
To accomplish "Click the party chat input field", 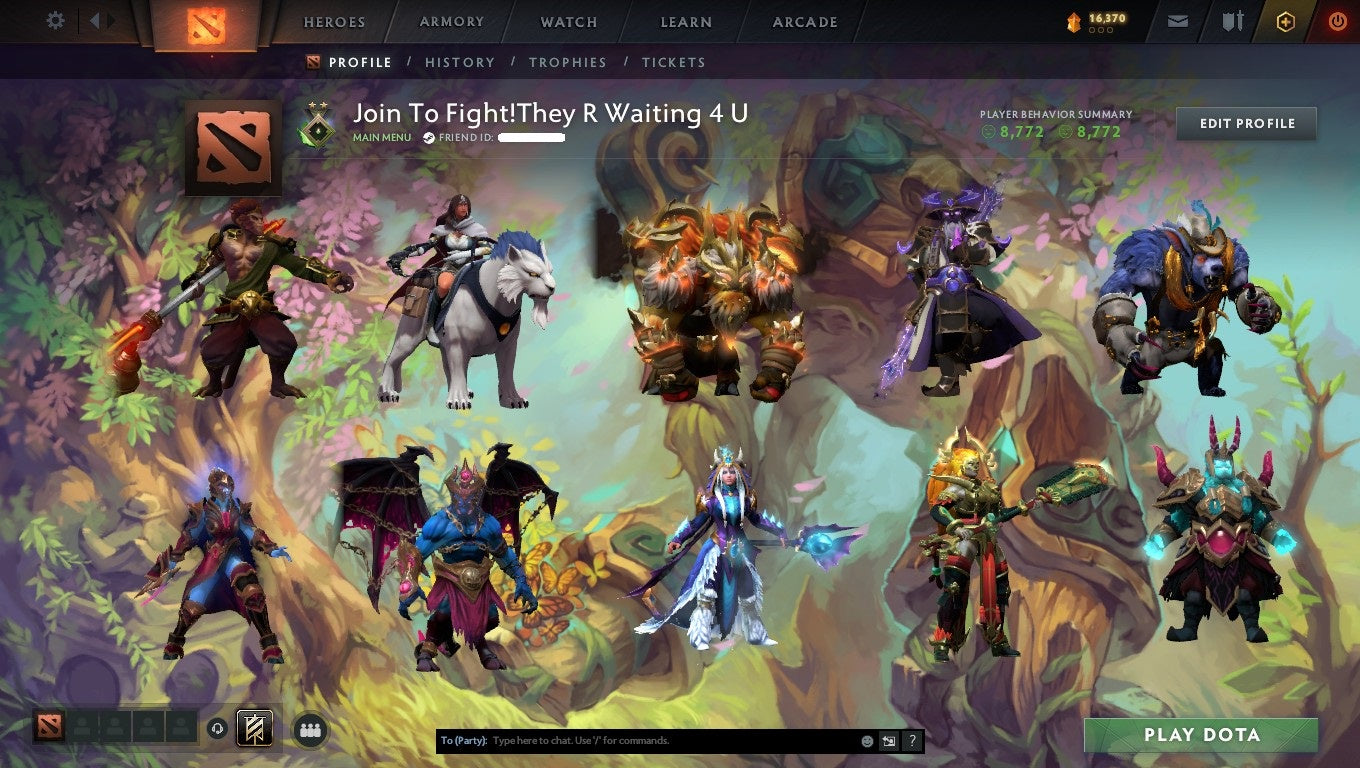I will click(x=650, y=740).
